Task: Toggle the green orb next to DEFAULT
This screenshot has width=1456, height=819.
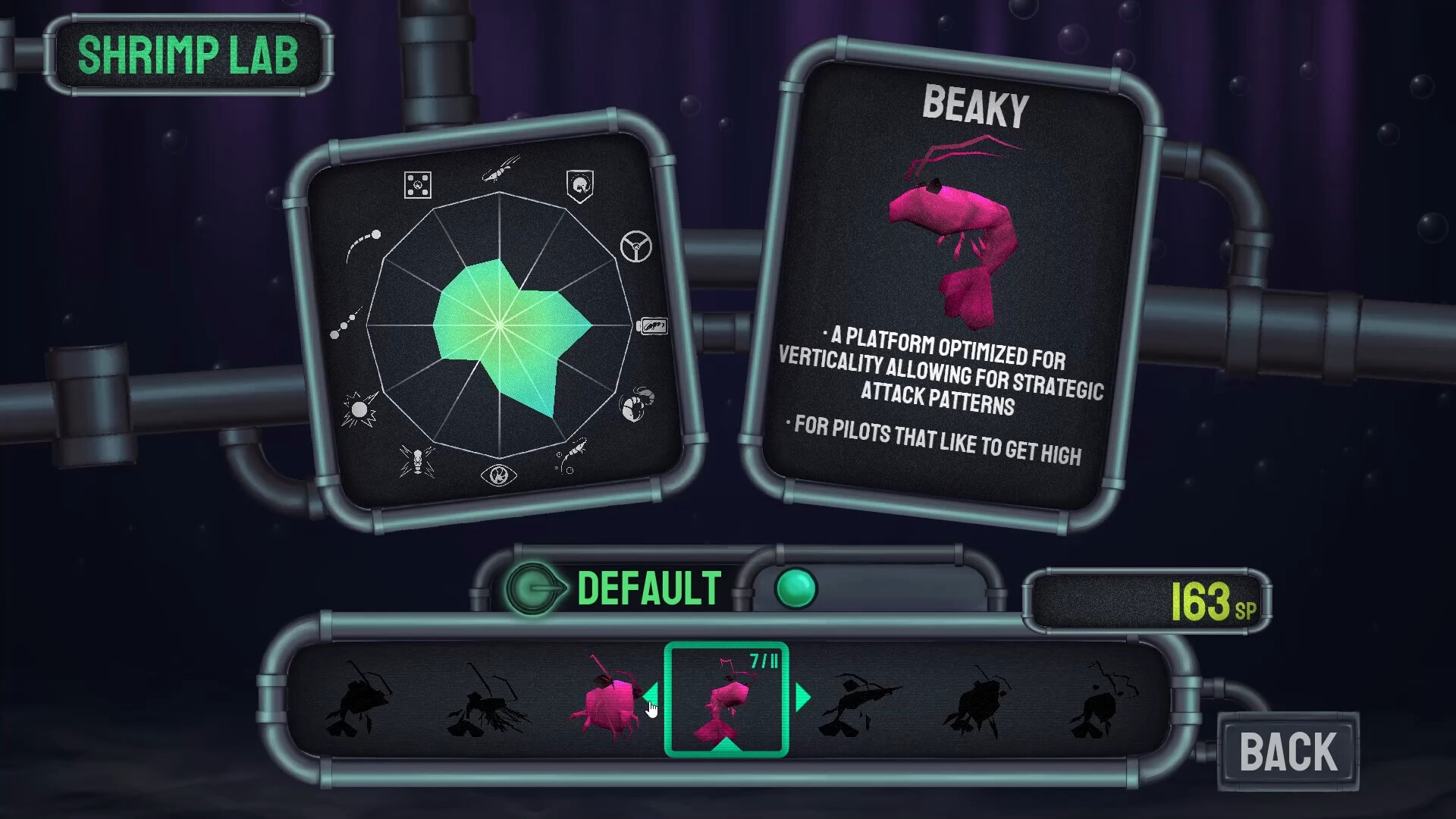Action: 797,588
